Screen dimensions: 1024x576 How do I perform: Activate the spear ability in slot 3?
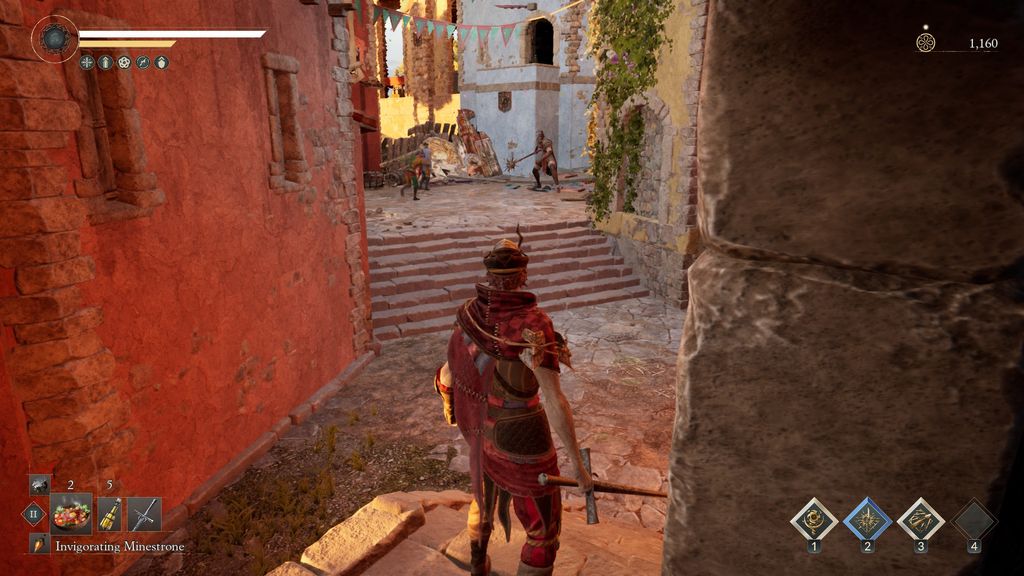pyautogui.click(x=920, y=519)
